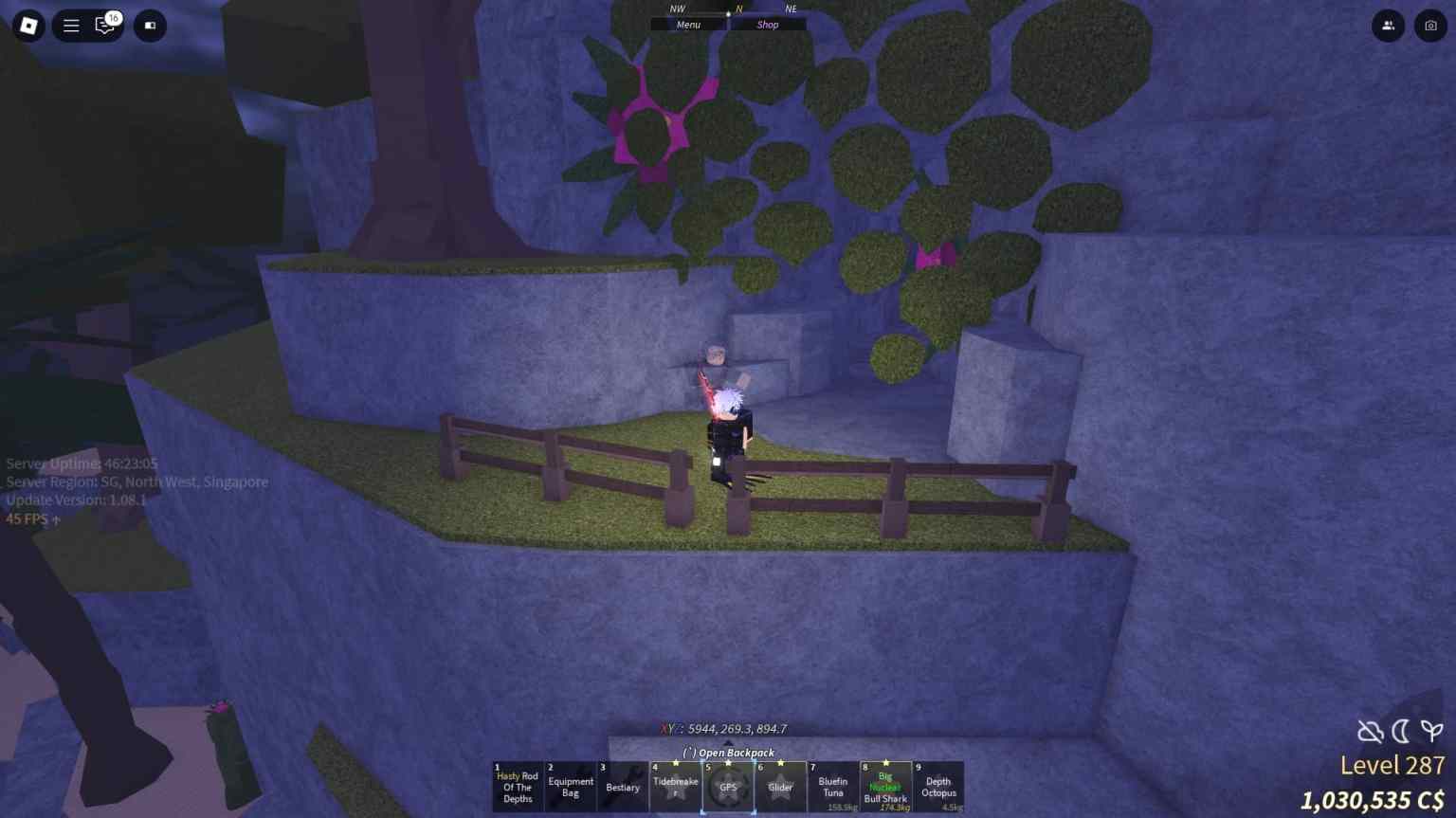Open the Shop tab

click(x=768, y=24)
